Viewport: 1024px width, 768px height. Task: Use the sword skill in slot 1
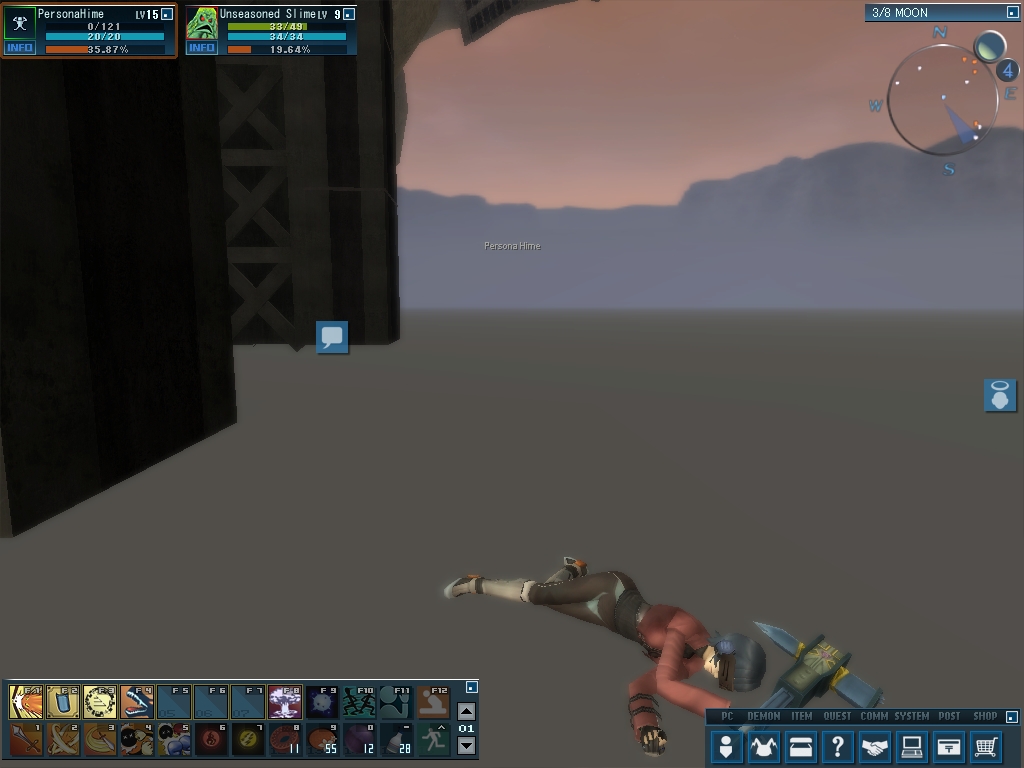26,739
